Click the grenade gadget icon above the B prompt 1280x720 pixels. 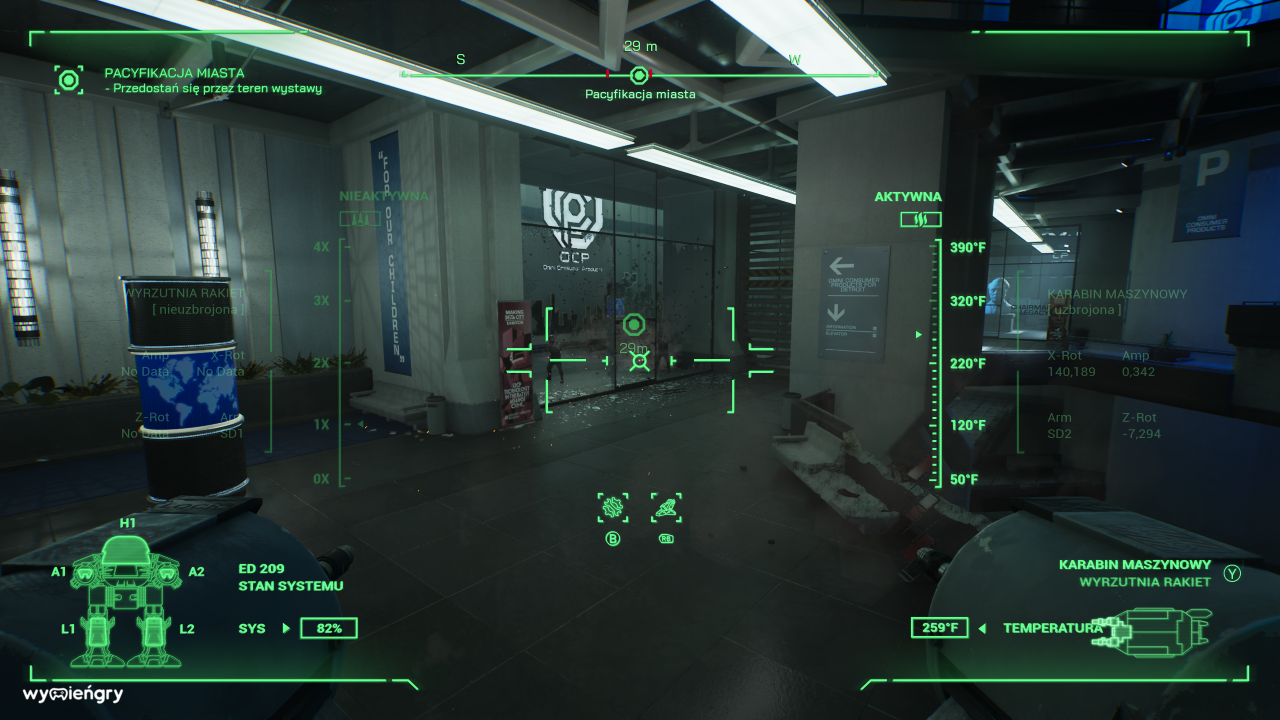pyautogui.click(x=612, y=507)
